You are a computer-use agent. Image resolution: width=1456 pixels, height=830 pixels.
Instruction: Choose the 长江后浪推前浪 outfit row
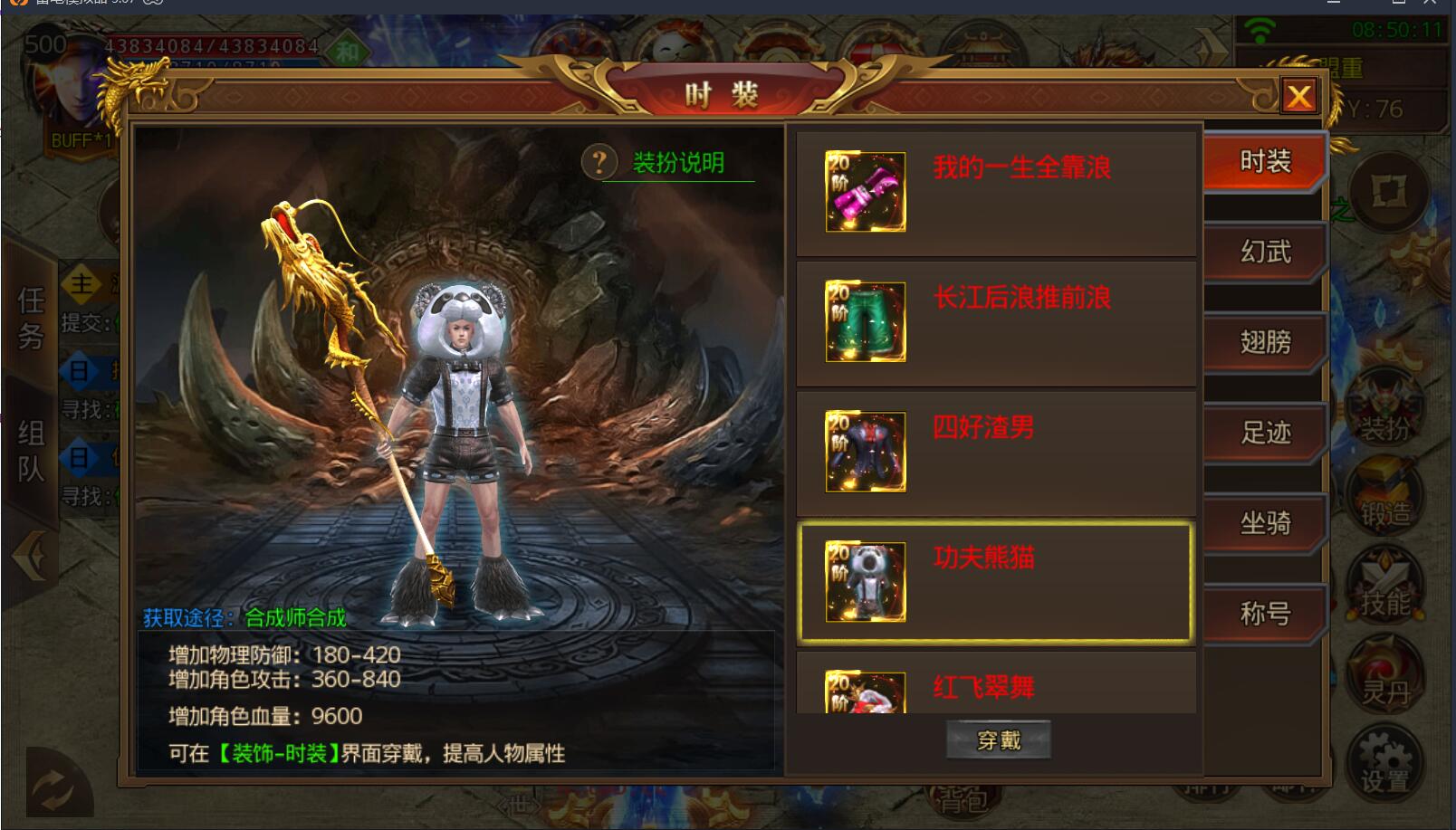996,323
